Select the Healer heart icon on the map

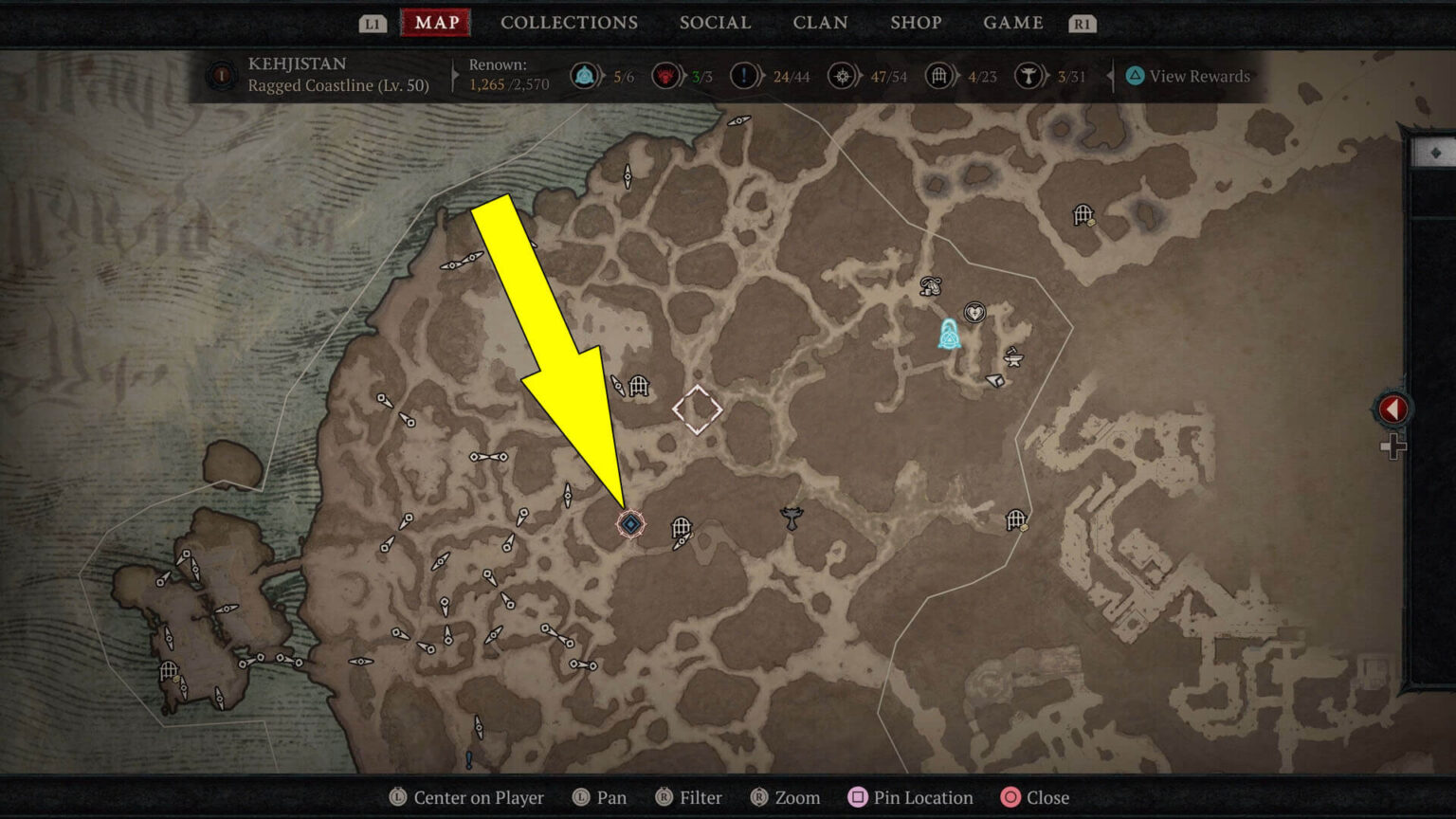[x=974, y=312]
